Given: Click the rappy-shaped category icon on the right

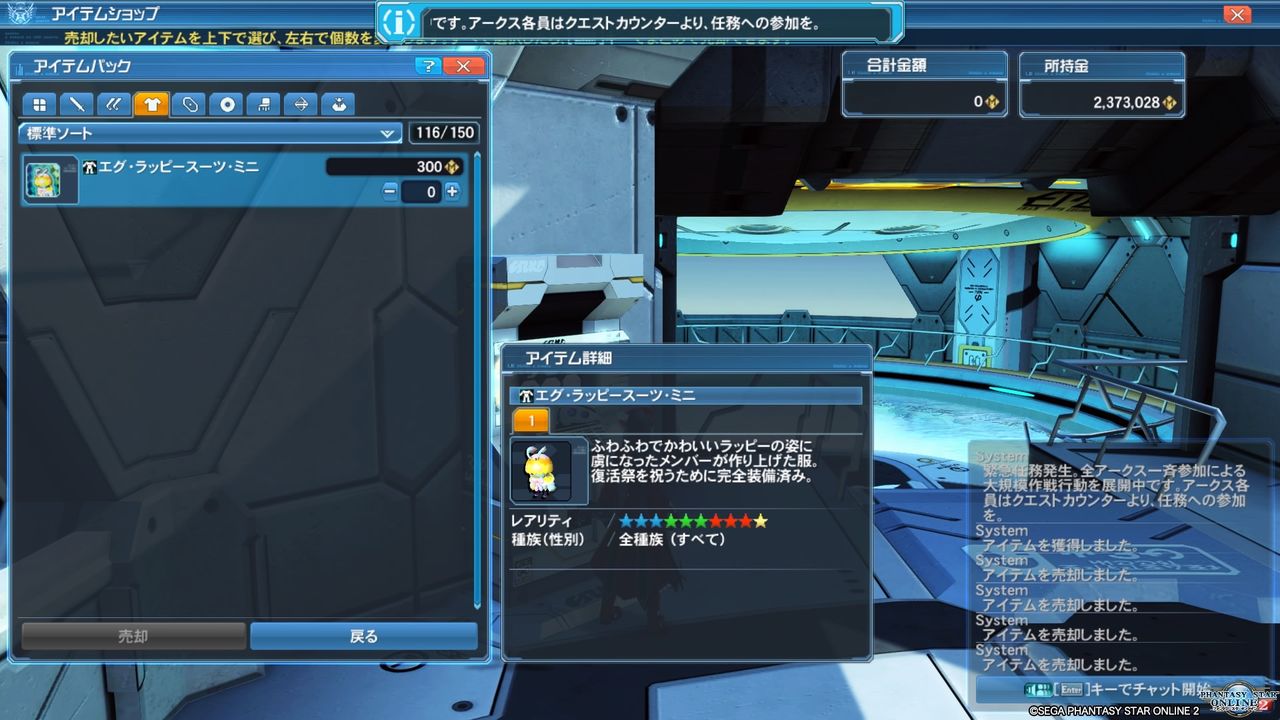Looking at the screenshot, I should click(x=339, y=104).
